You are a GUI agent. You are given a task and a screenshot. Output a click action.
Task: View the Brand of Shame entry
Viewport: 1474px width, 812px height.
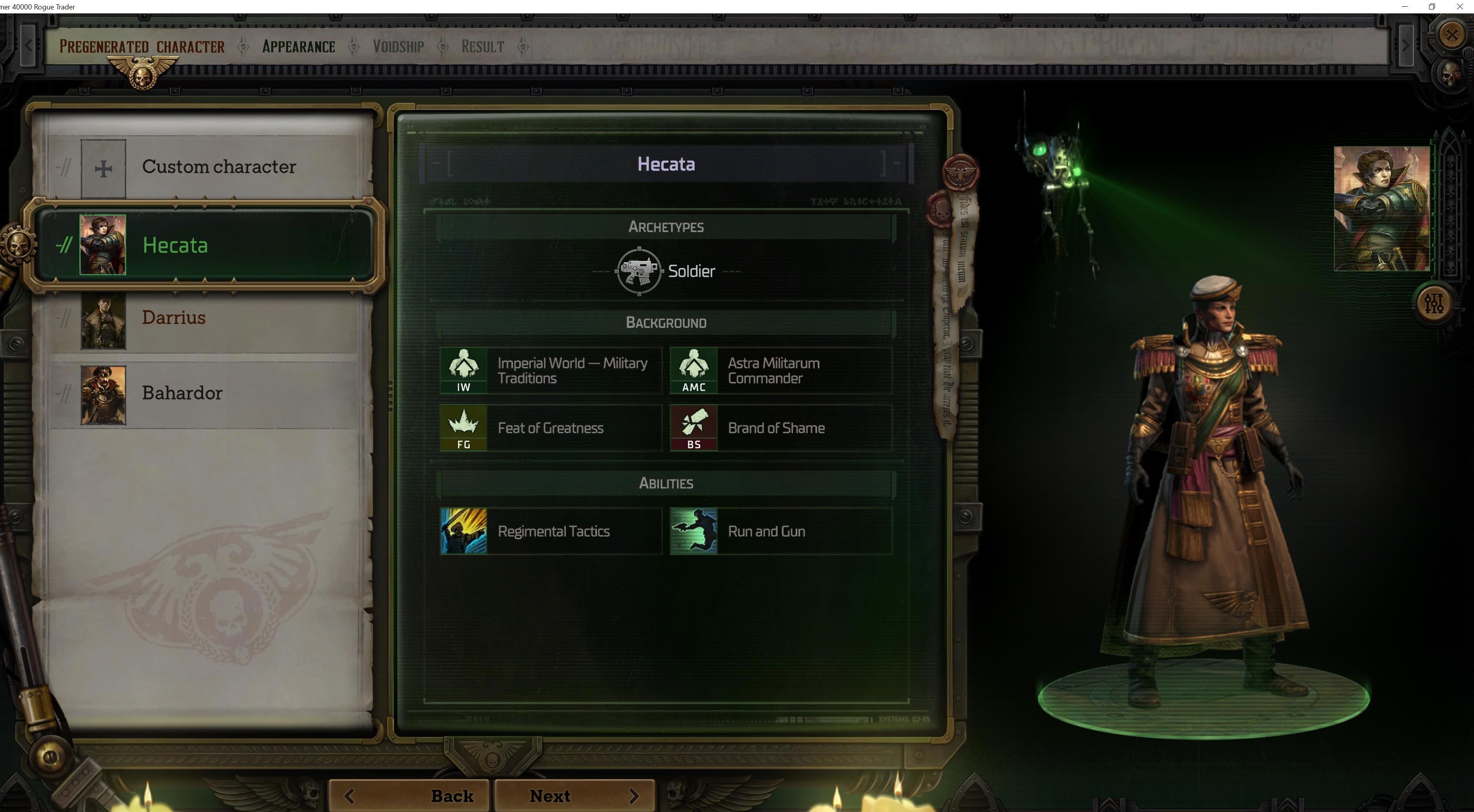point(781,428)
